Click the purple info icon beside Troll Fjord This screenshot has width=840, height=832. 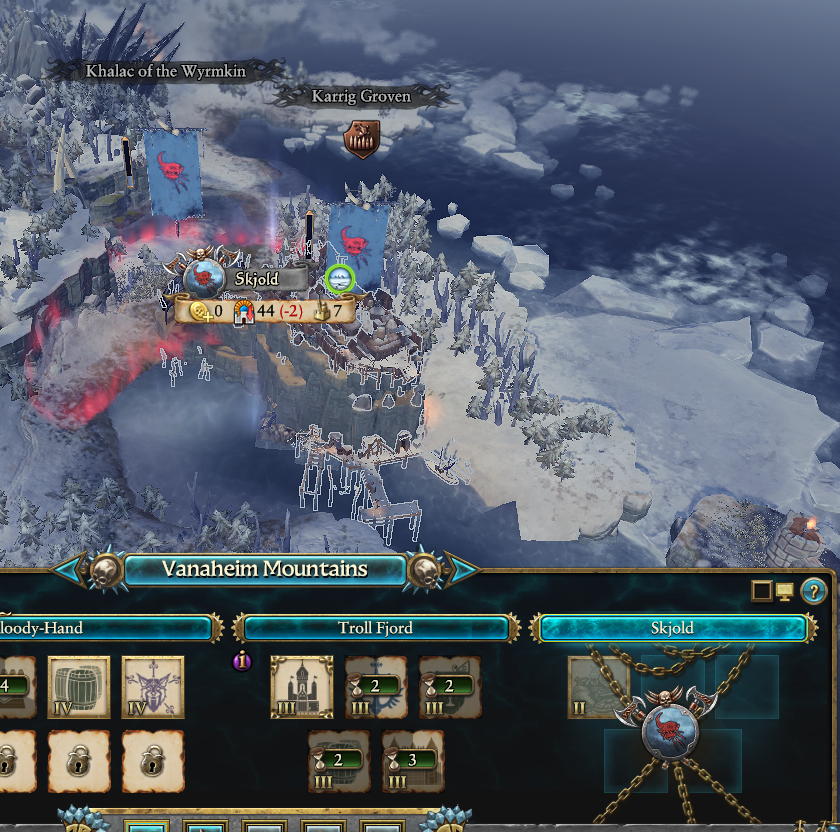pos(242,661)
